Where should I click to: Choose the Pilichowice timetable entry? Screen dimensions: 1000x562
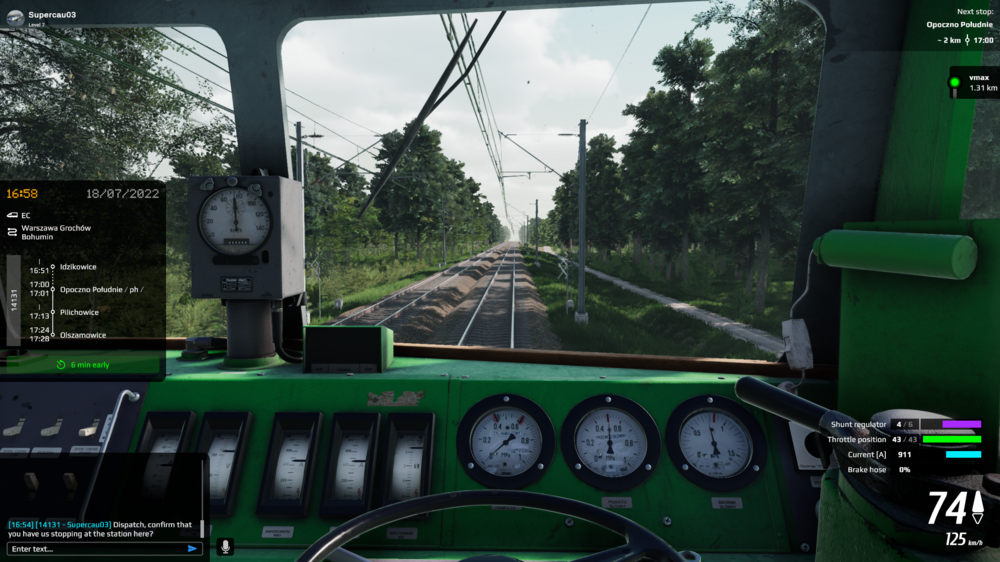[x=79, y=312]
